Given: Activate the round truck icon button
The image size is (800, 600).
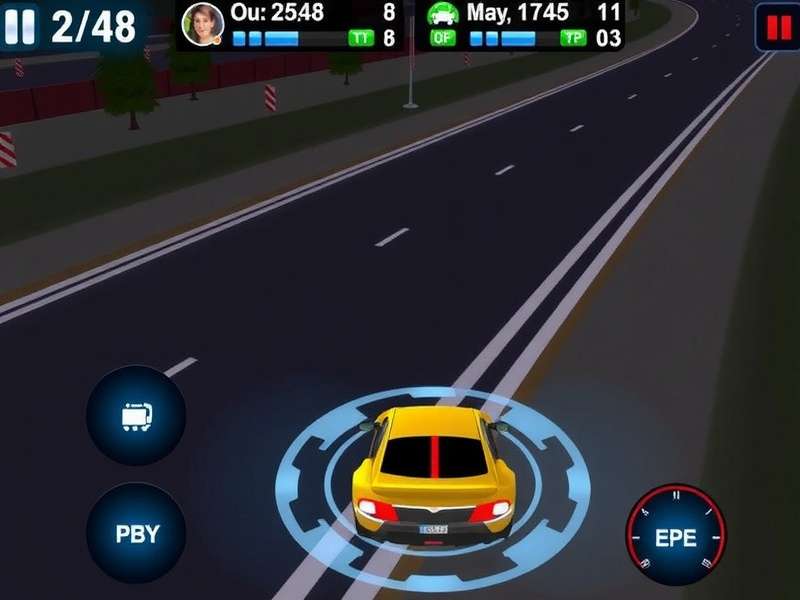Looking at the screenshot, I should [136, 414].
